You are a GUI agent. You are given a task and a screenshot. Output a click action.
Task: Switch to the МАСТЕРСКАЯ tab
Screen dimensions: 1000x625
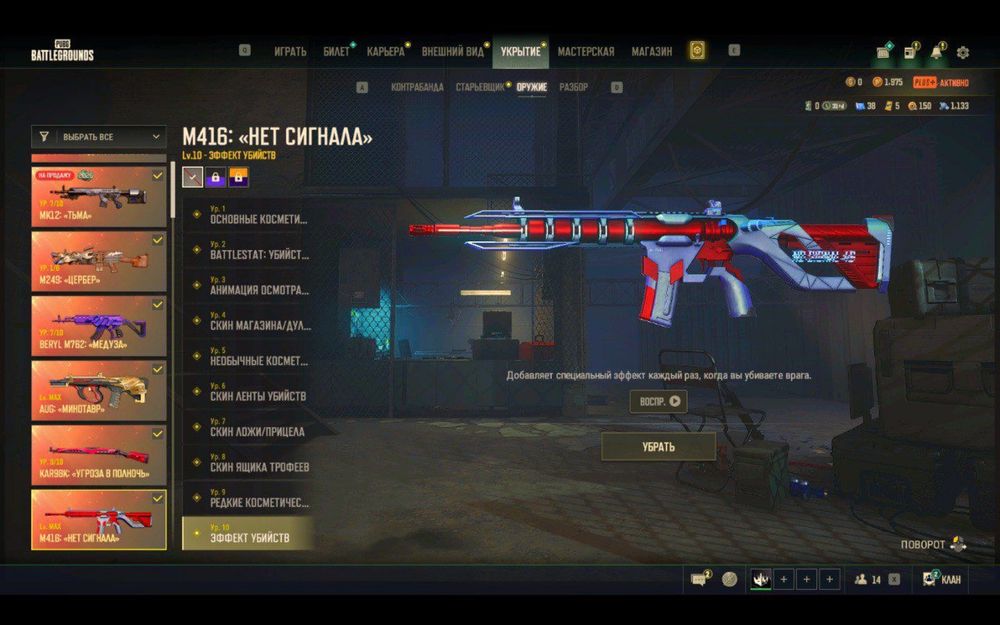[x=586, y=51]
